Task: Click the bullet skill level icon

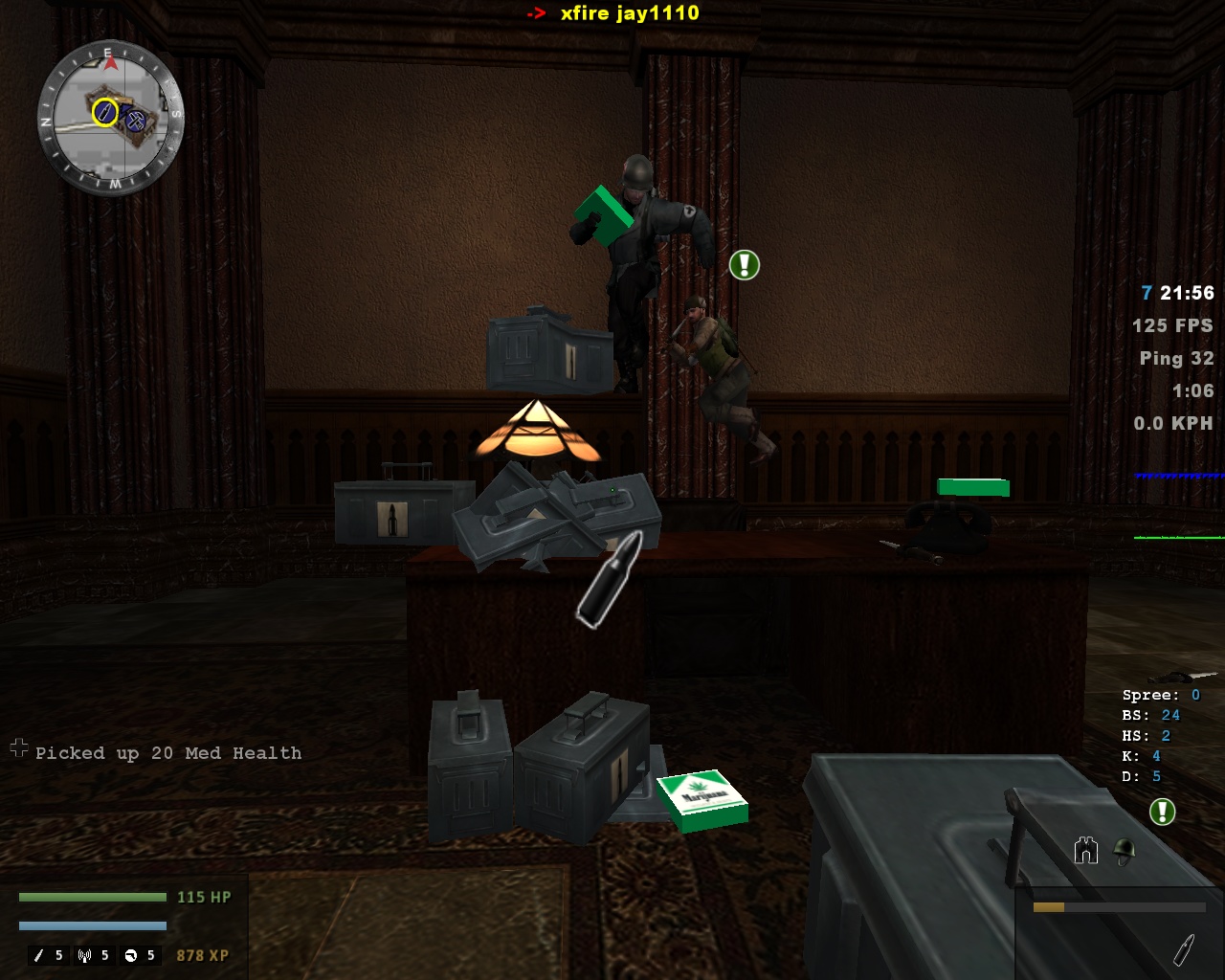Action: (x=39, y=955)
